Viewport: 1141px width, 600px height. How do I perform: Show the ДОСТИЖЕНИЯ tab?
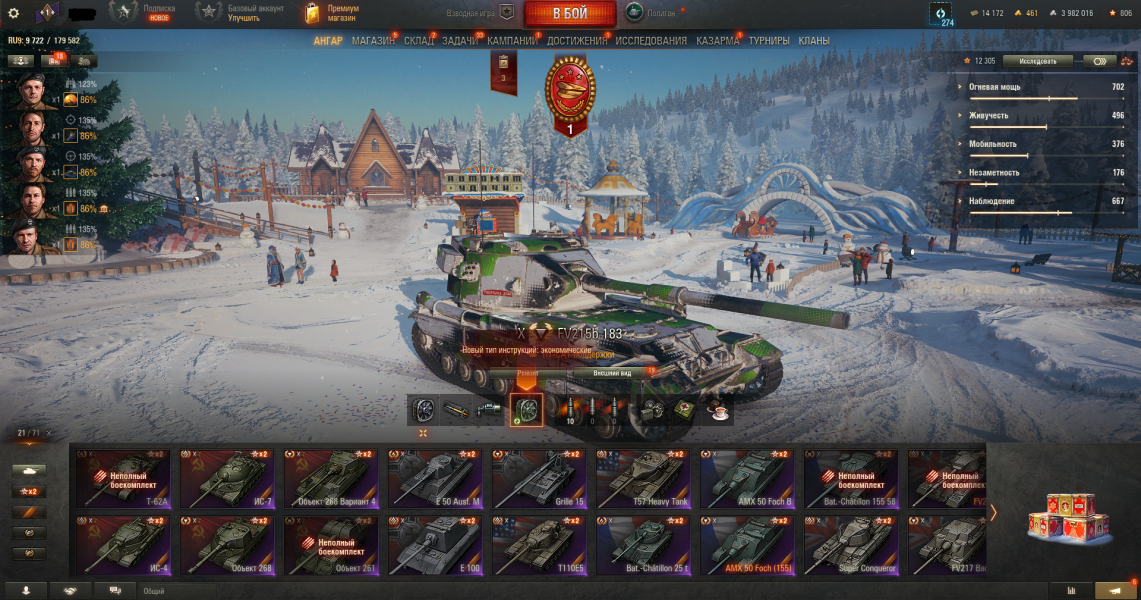point(577,41)
